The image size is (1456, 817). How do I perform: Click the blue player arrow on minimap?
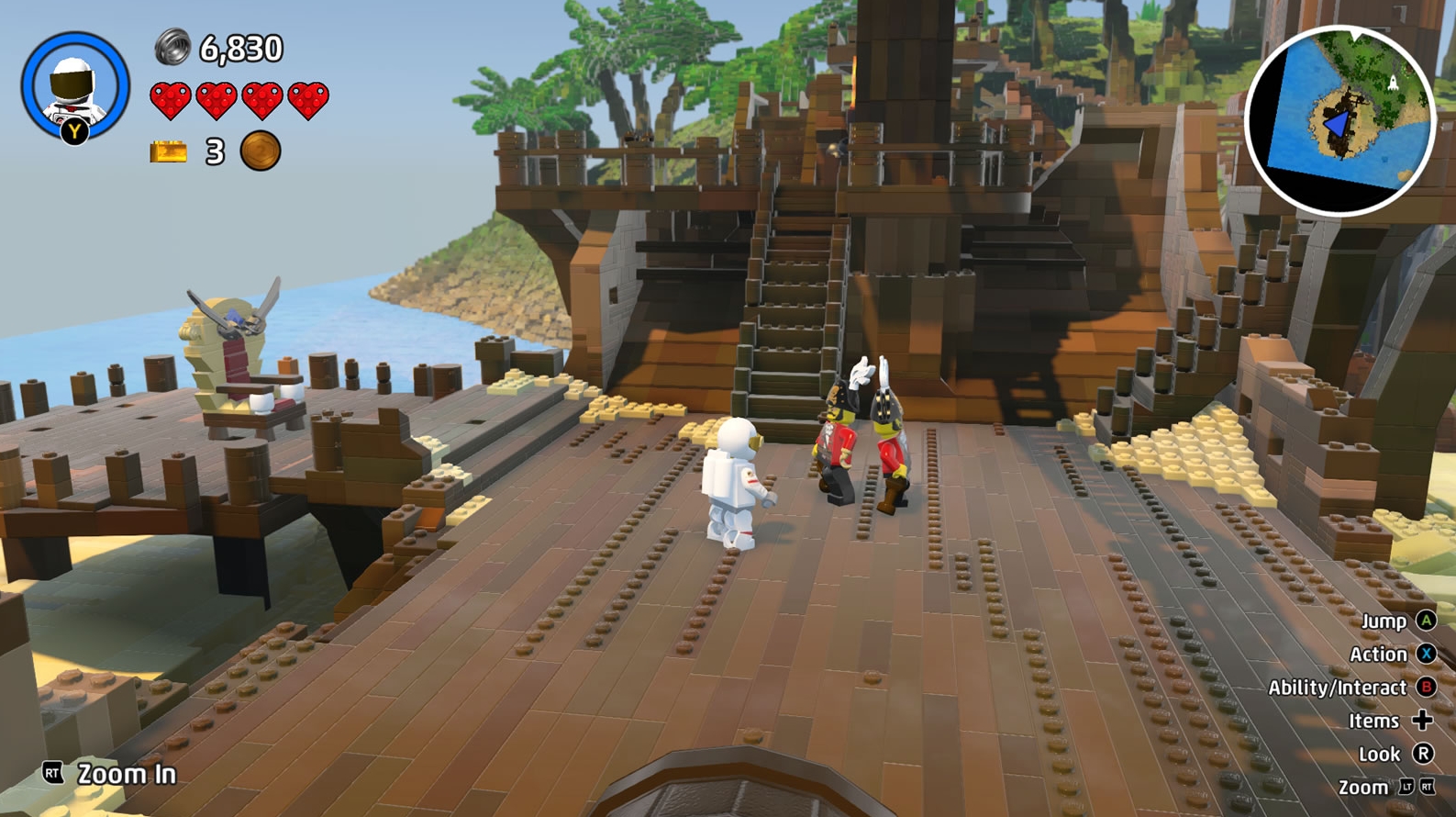[1339, 124]
